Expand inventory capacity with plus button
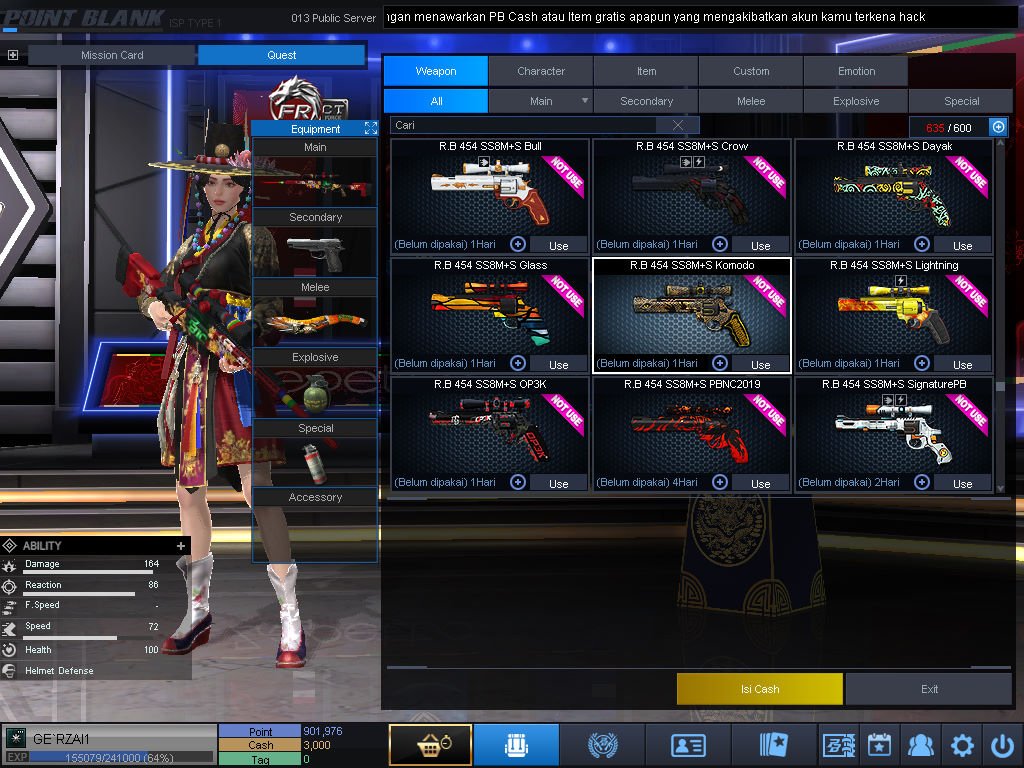 click(x=997, y=127)
